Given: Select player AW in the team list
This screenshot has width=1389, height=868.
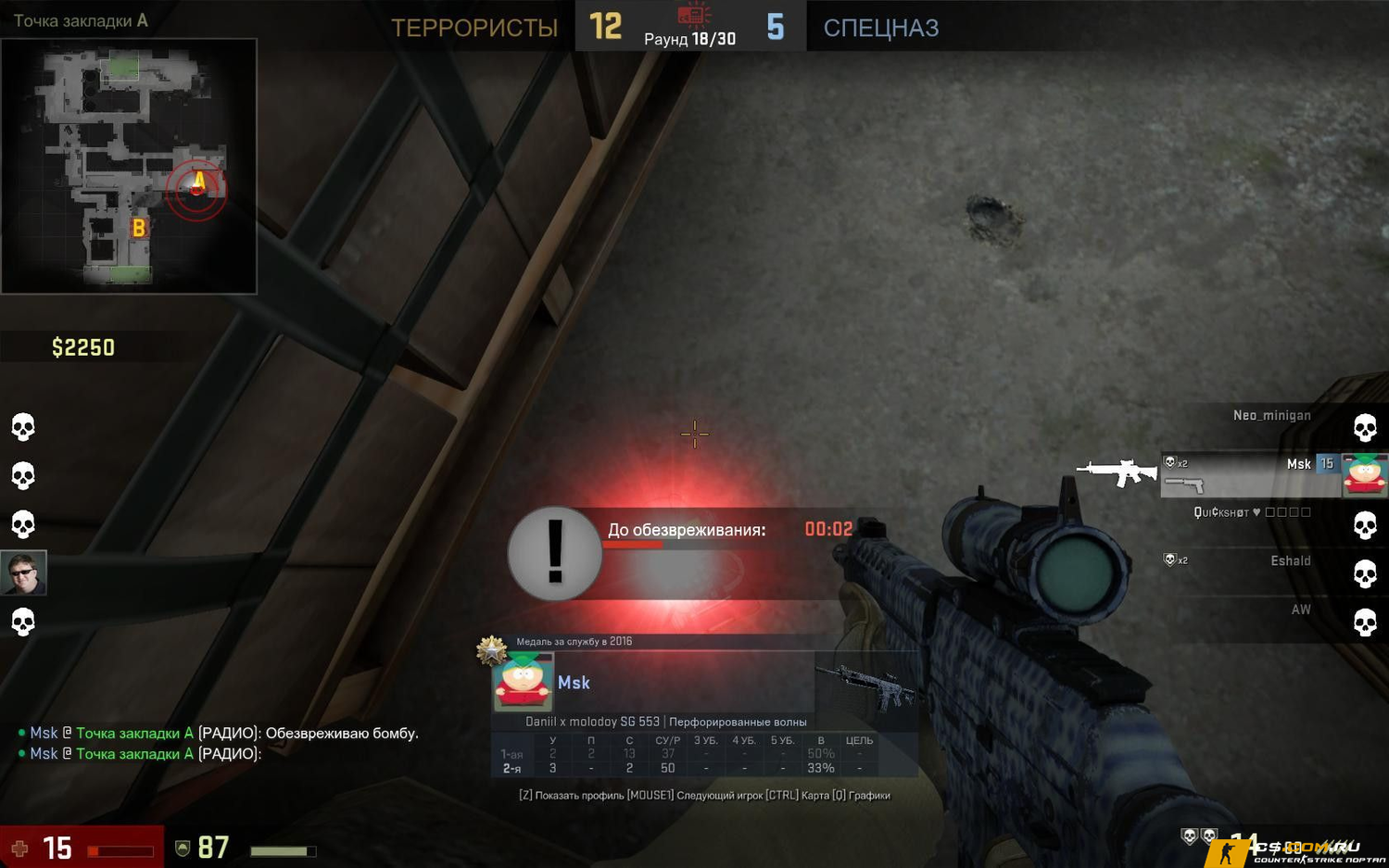Looking at the screenshot, I should [1300, 610].
